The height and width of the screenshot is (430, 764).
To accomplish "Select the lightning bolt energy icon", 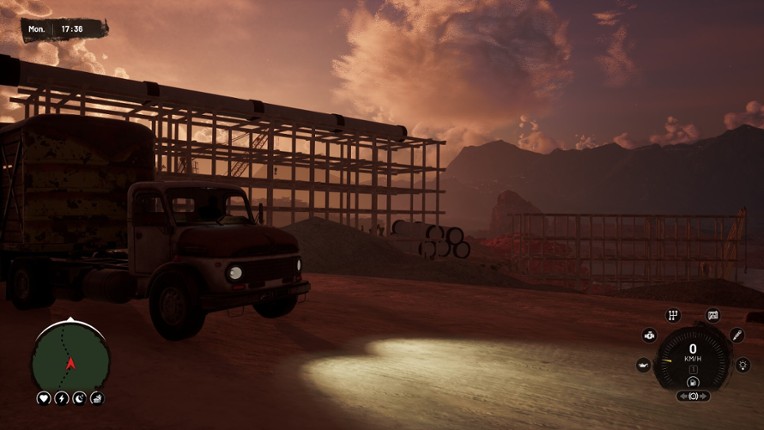I will [x=61, y=398].
